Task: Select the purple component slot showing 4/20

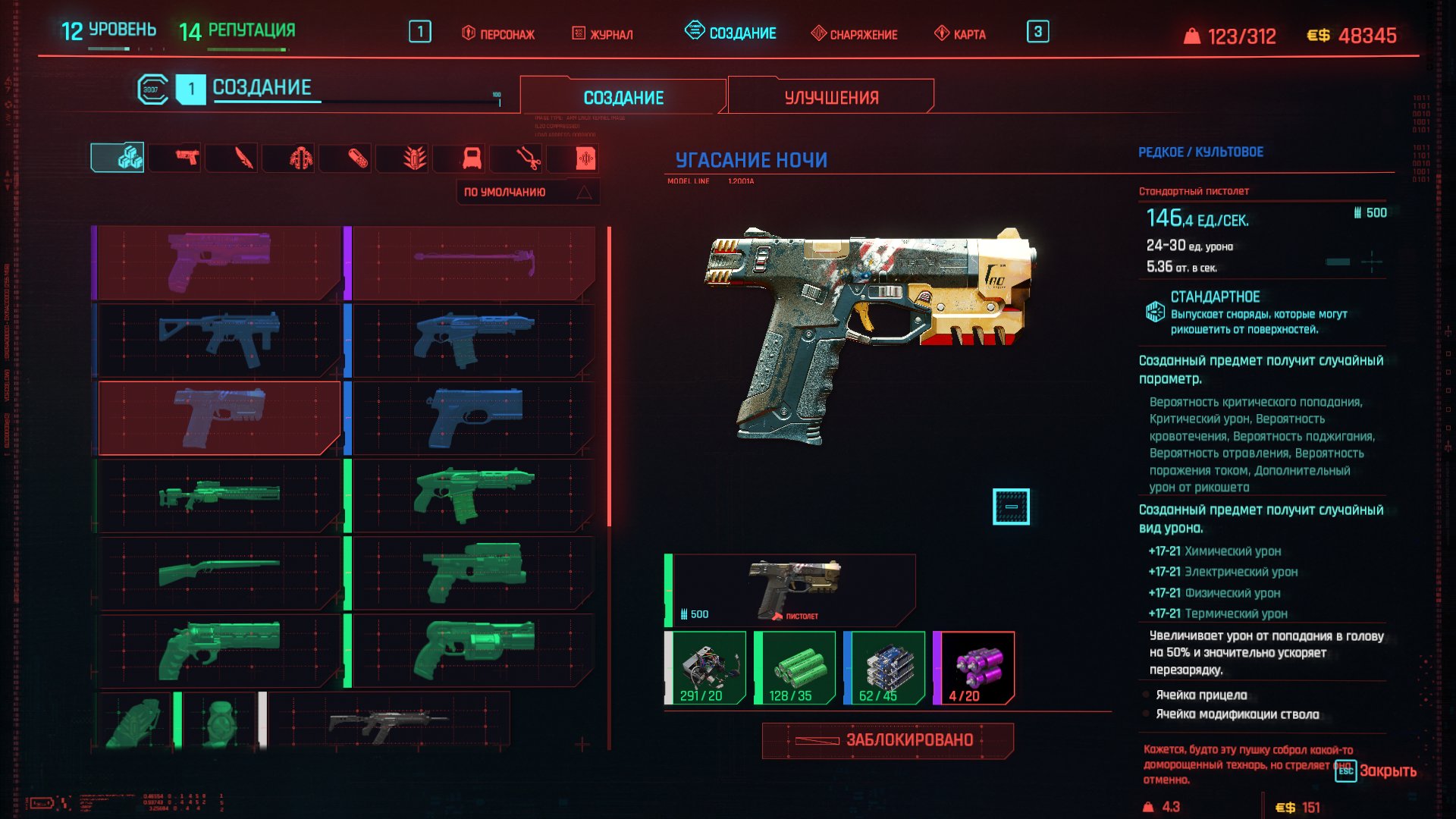Action: (974, 668)
